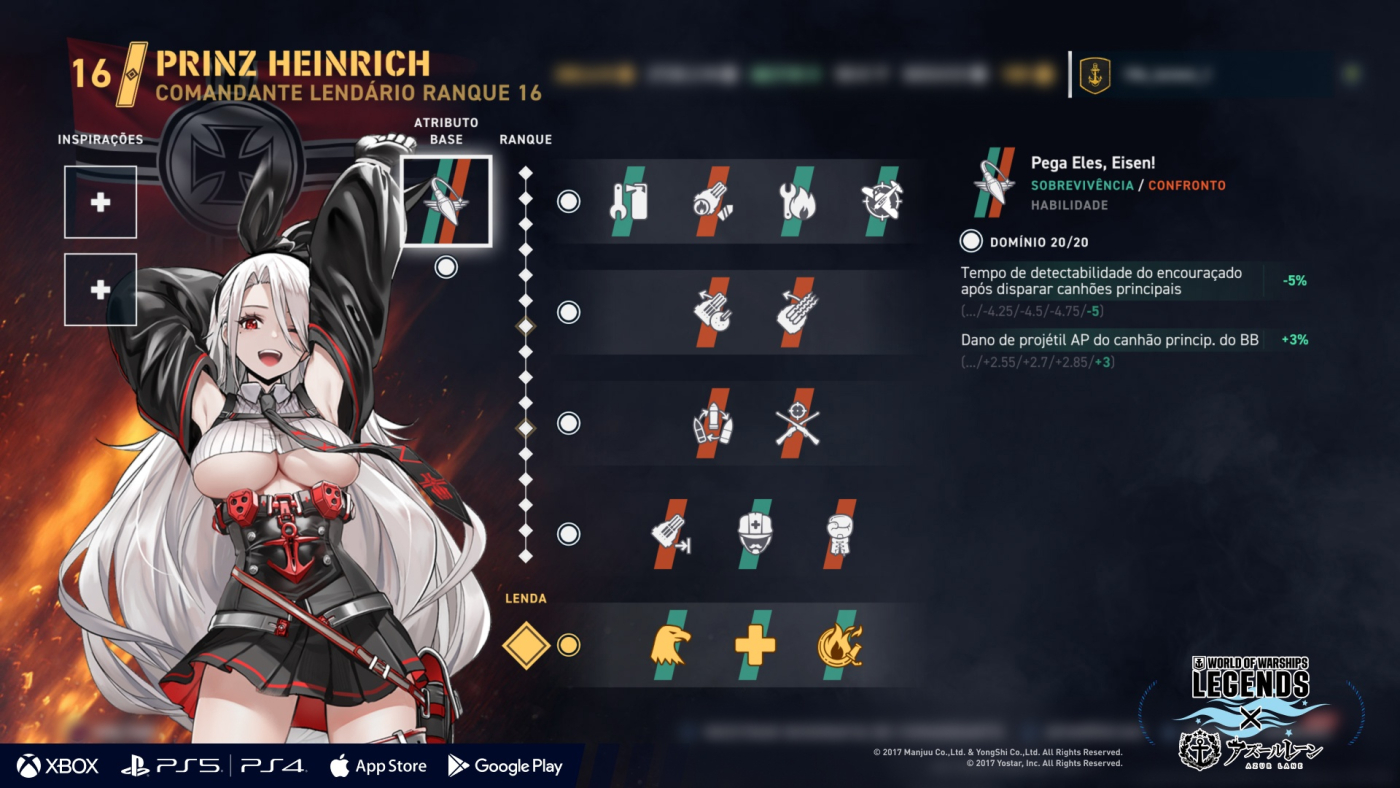
Task: Select the wavy shells with arrow skill
Action: [x=797, y=312]
